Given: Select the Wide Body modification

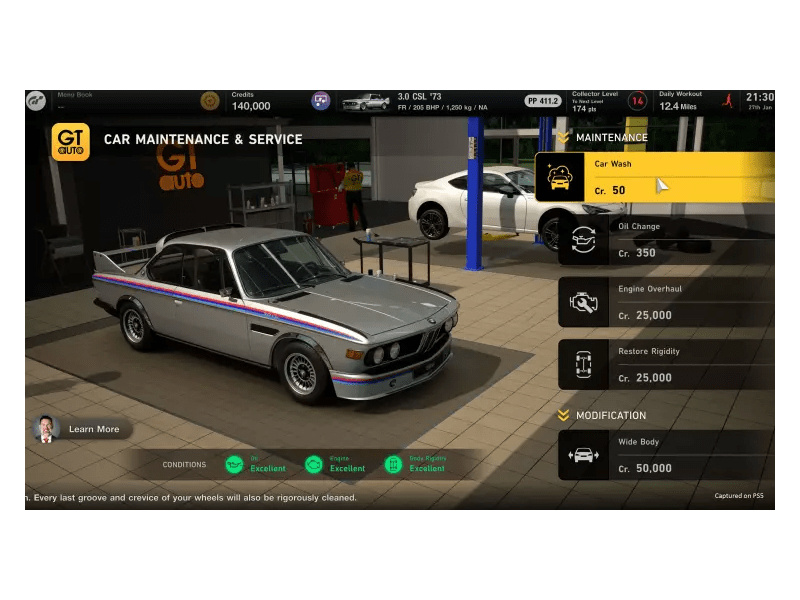Looking at the screenshot, I should [x=666, y=455].
